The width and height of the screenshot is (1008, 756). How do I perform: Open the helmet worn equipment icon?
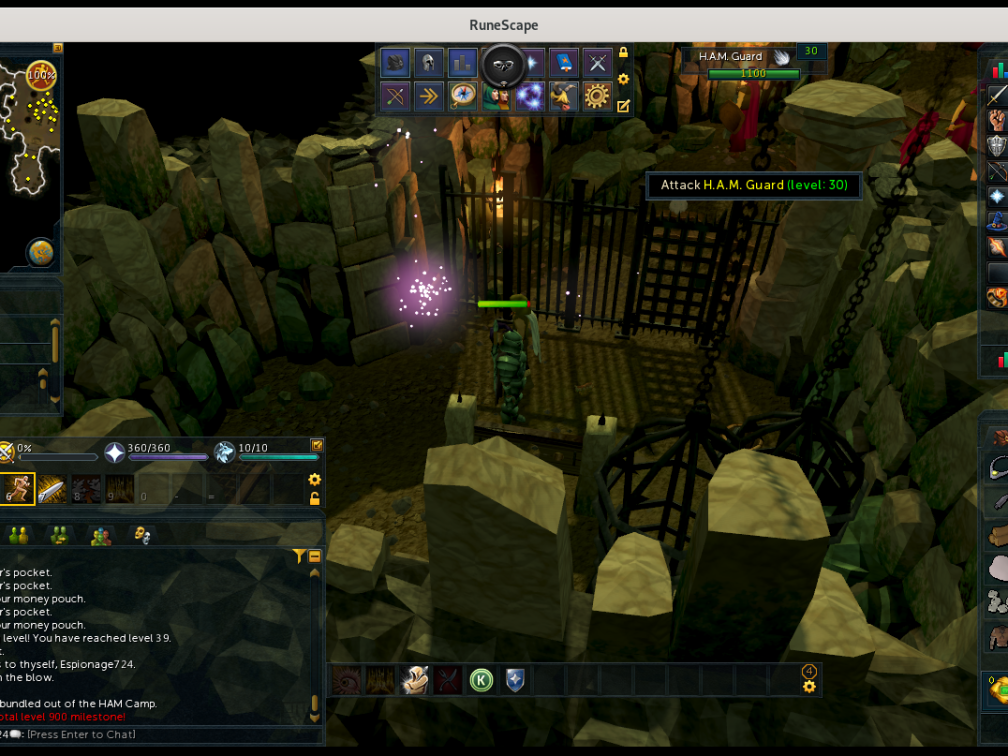(429, 62)
